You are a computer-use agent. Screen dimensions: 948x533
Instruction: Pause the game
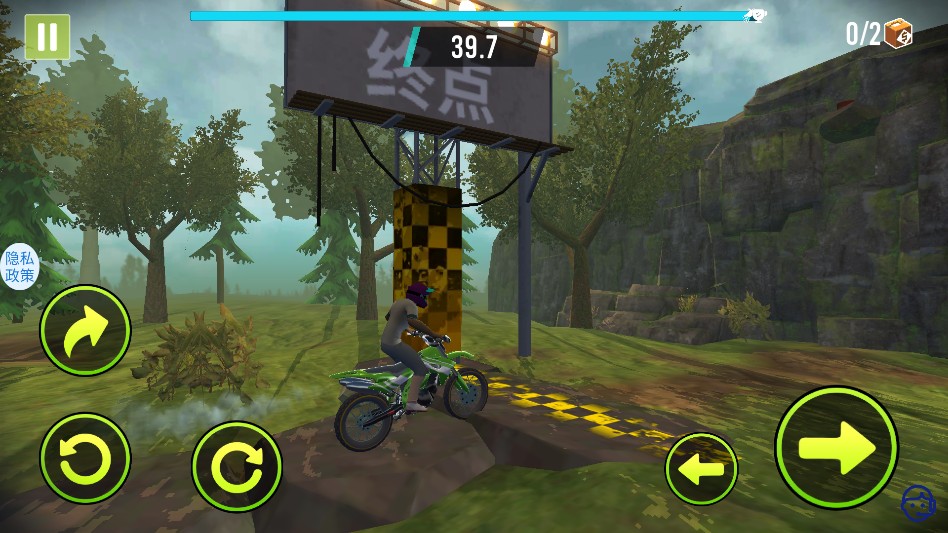(46, 37)
